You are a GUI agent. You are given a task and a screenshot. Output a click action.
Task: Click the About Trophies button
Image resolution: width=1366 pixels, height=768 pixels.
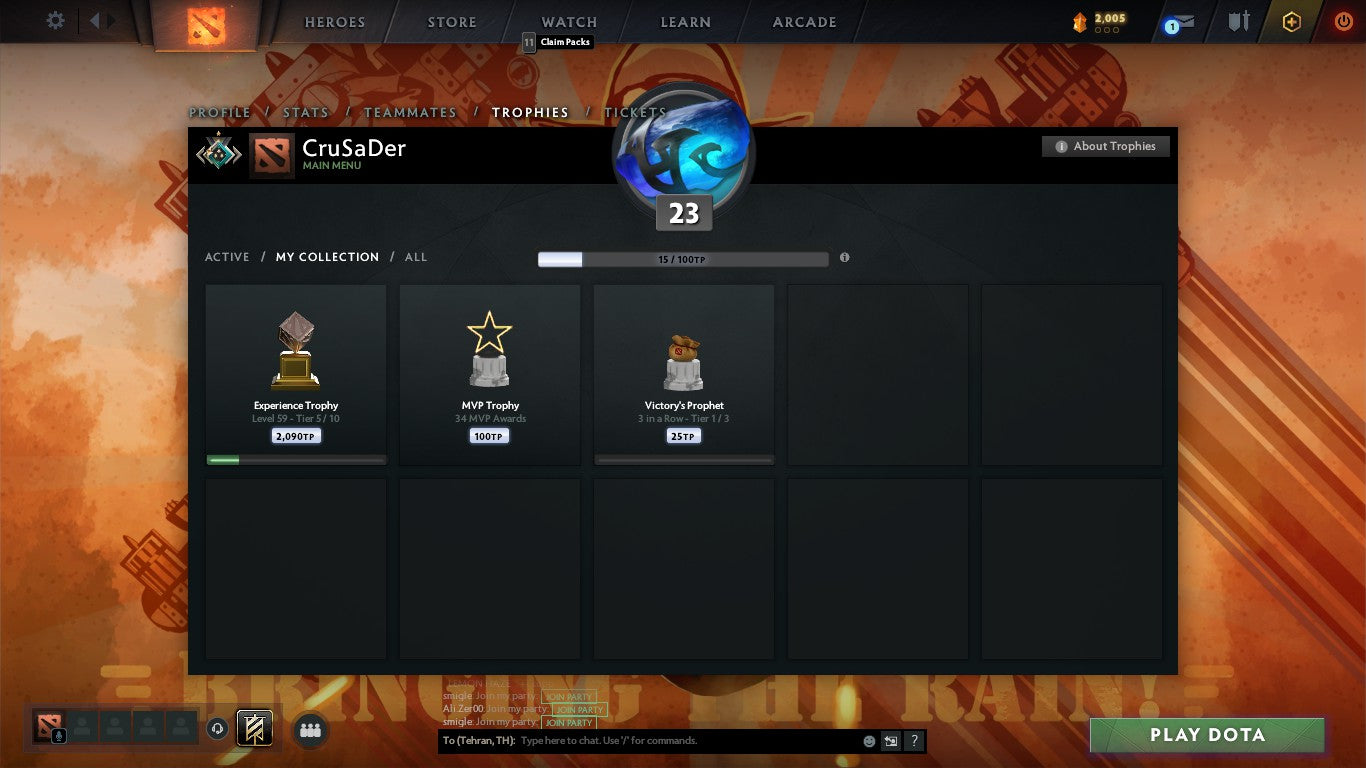pos(1105,146)
